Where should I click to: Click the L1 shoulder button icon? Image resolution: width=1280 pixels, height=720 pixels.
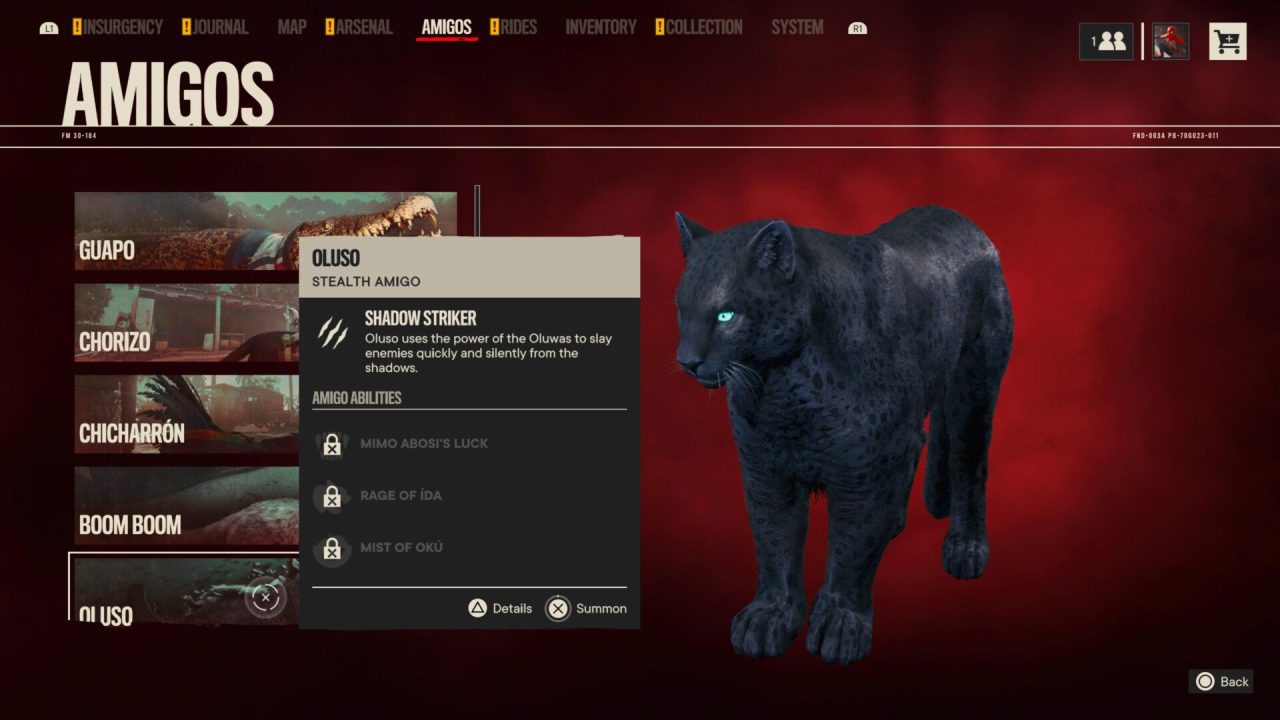(x=48, y=27)
